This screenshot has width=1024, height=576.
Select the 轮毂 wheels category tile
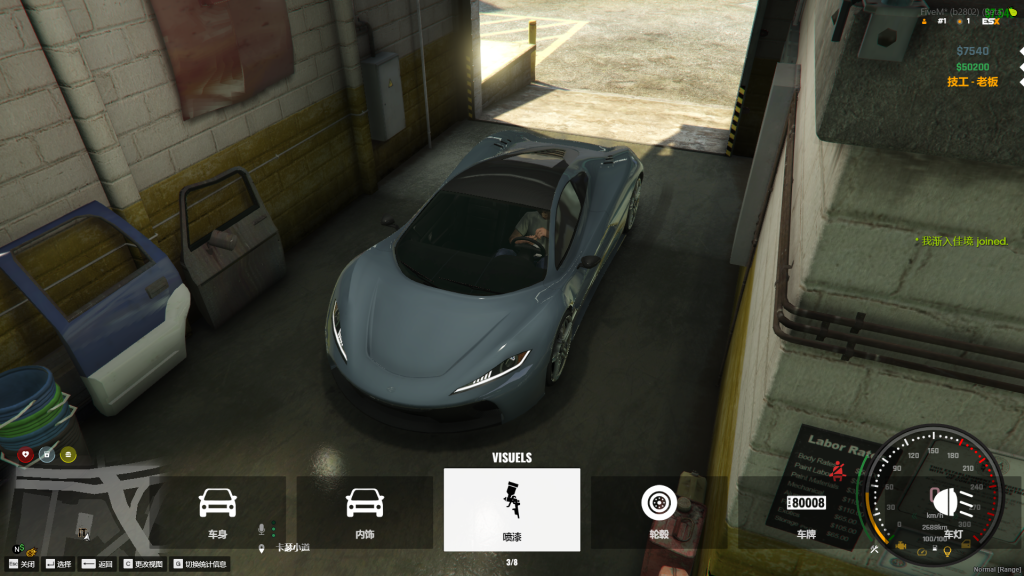pyautogui.click(x=658, y=511)
